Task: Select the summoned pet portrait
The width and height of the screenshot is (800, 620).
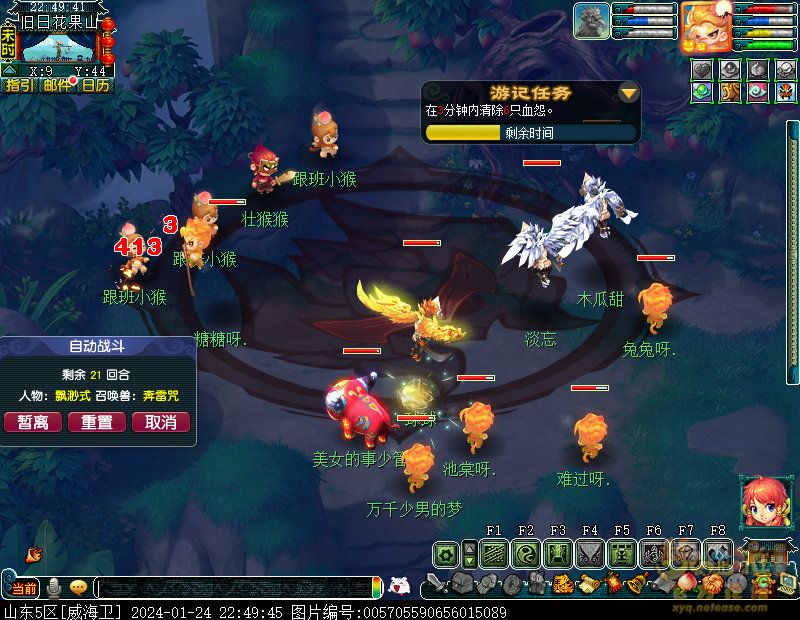Action: tap(591, 21)
